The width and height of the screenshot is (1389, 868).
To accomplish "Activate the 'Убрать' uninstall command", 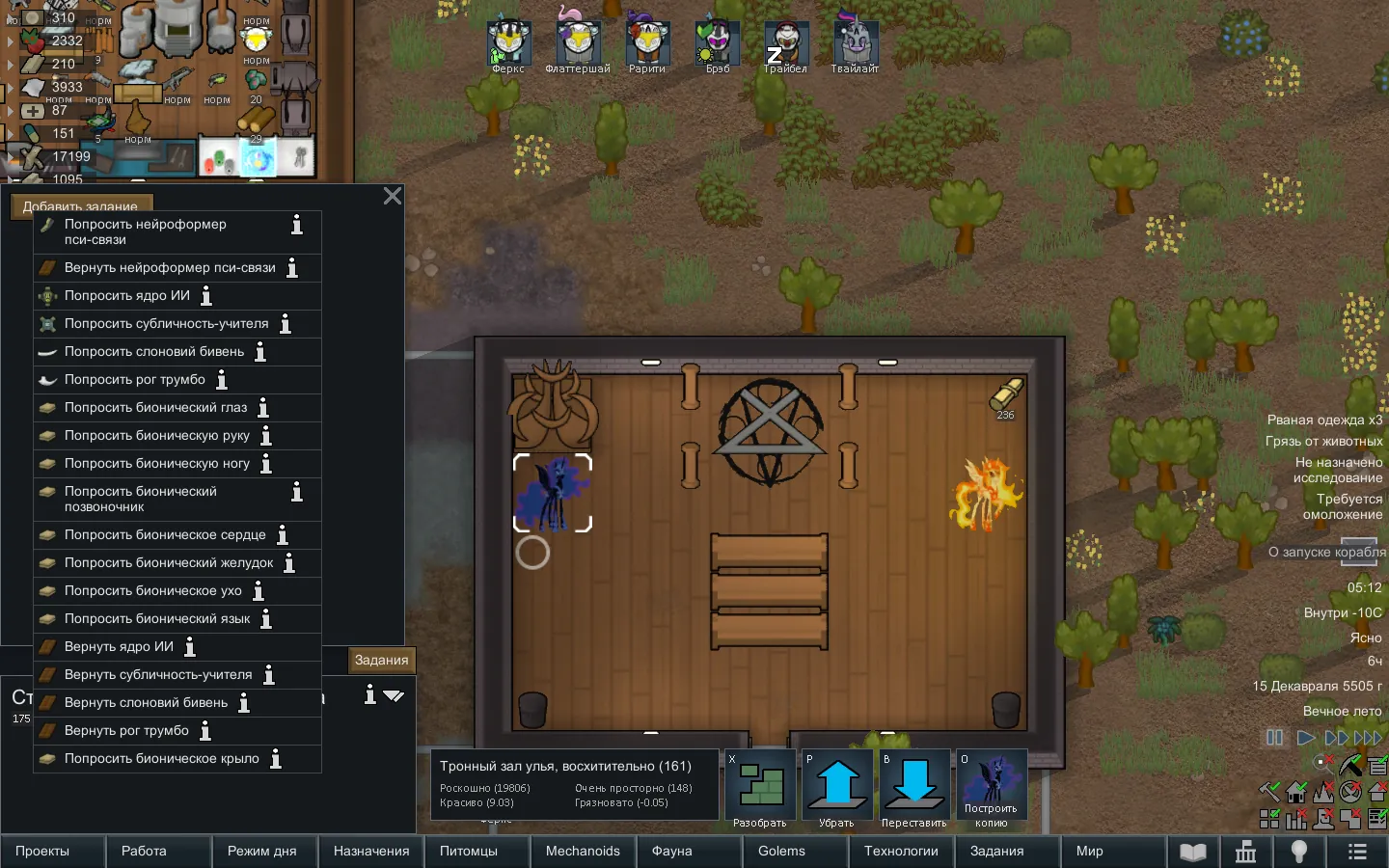I will [837, 789].
